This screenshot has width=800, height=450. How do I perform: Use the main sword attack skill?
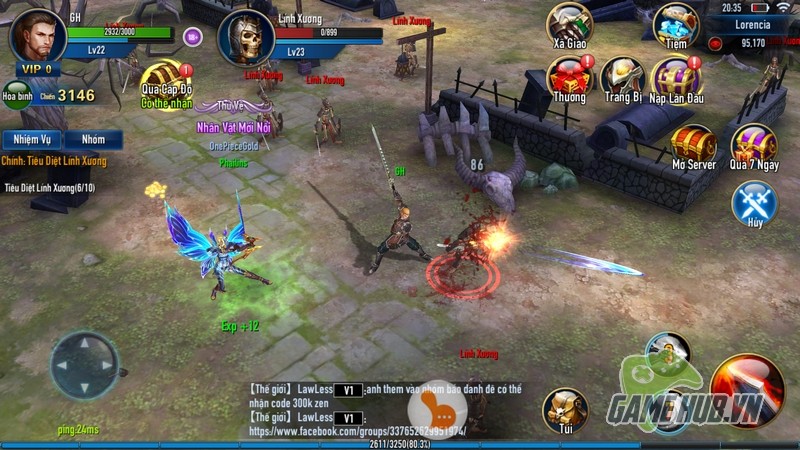tap(745, 387)
